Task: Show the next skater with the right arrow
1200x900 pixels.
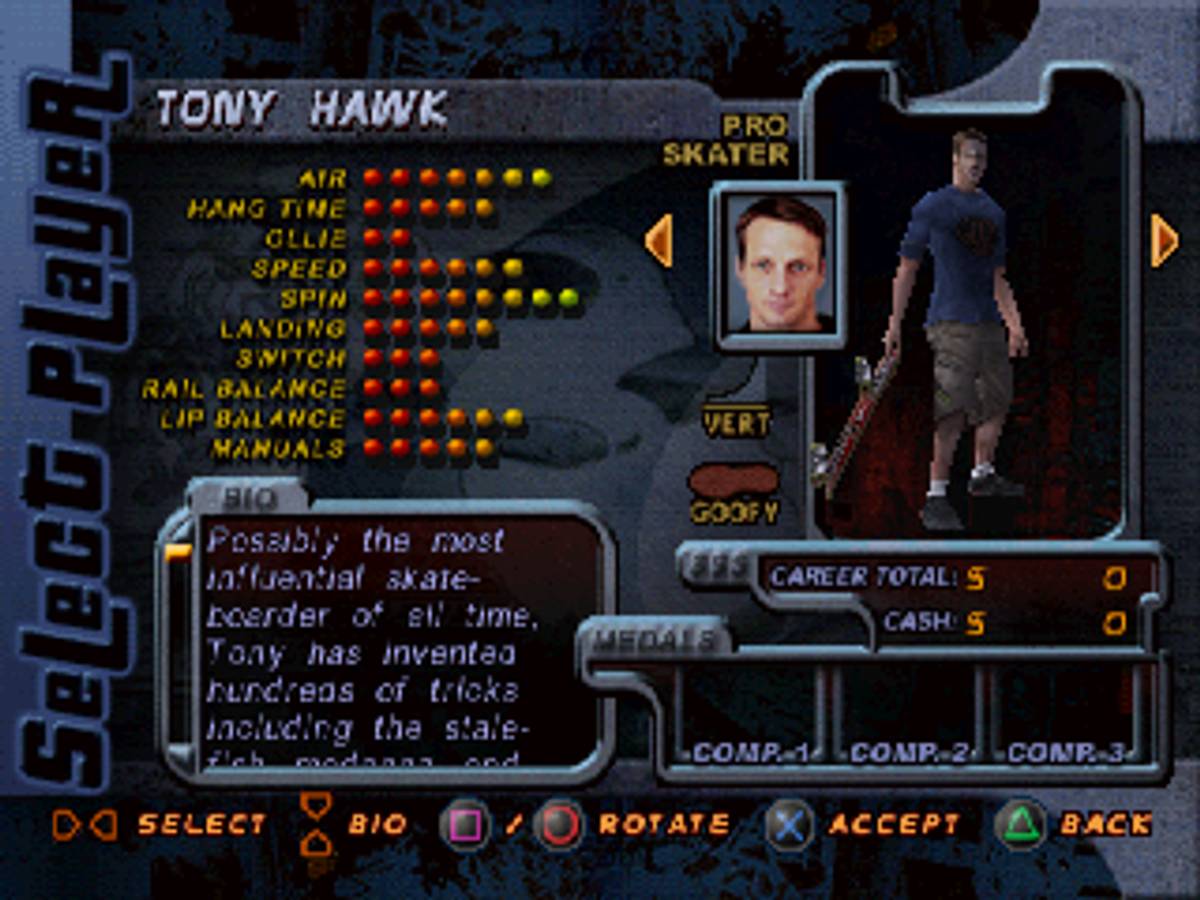Action: [1164, 241]
